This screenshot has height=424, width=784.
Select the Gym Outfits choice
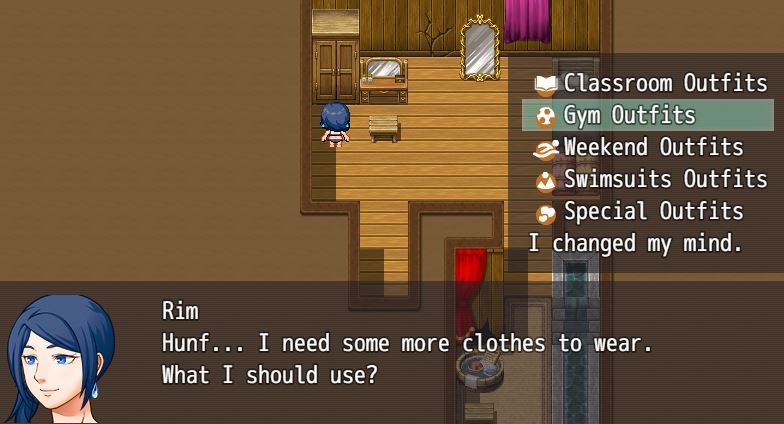(x=629, y=116)
